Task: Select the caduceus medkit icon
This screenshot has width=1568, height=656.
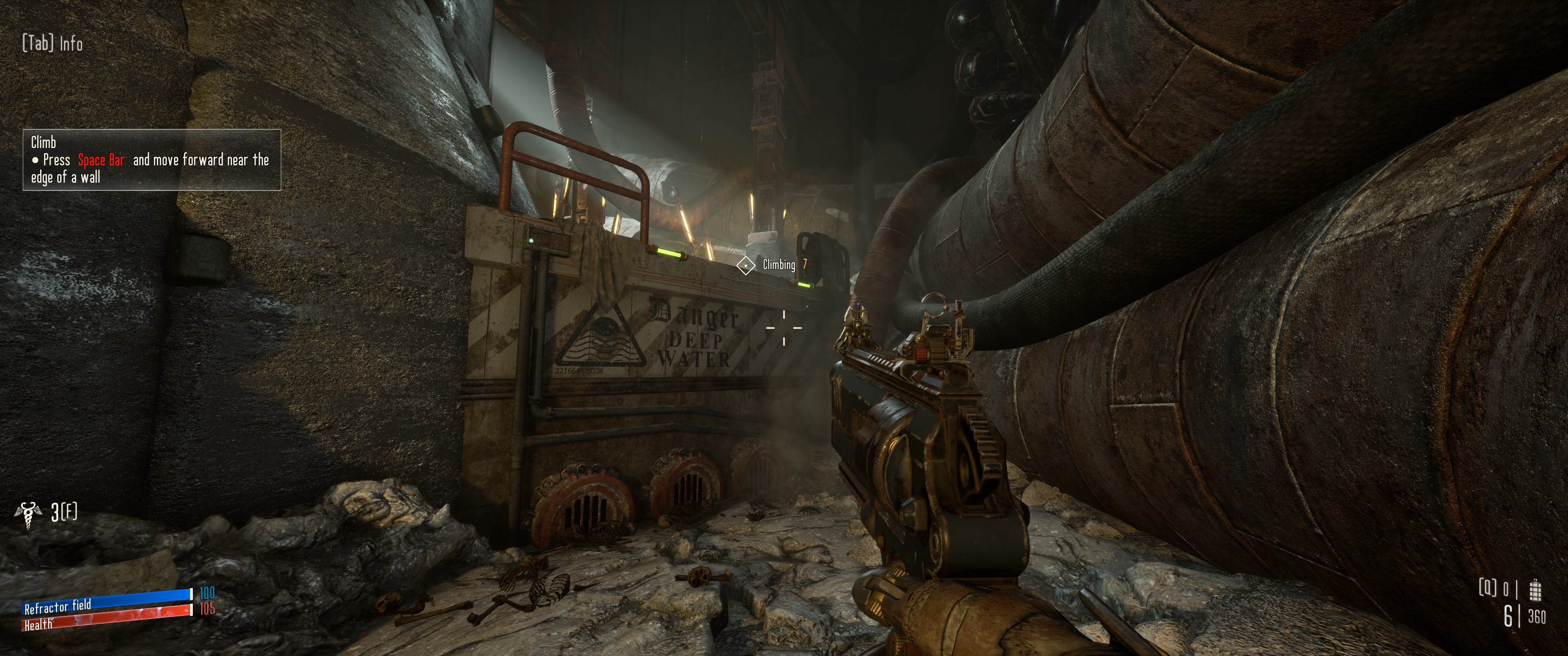Action: pyautogui.click(x=27, y=515)
